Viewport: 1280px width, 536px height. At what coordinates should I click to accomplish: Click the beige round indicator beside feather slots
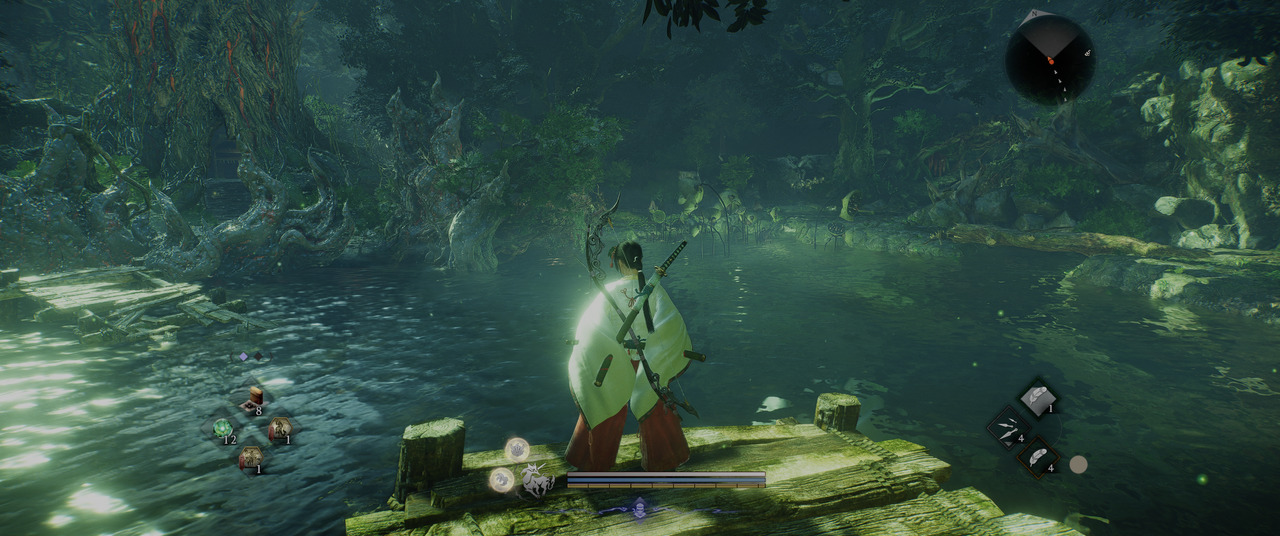click(1078, 464)
